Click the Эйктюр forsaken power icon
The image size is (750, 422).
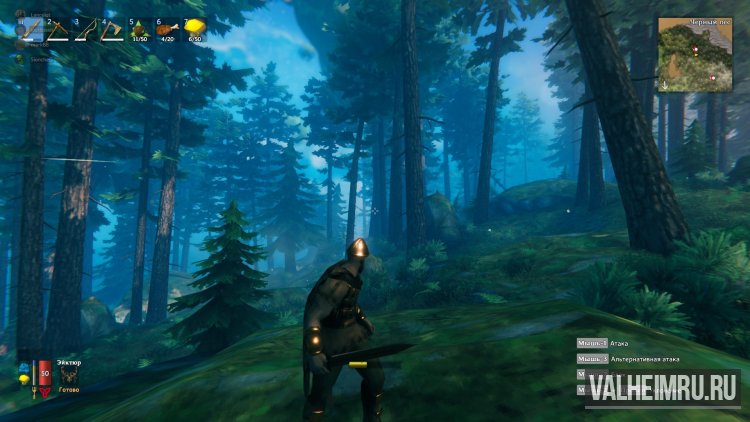click(69, 375)
